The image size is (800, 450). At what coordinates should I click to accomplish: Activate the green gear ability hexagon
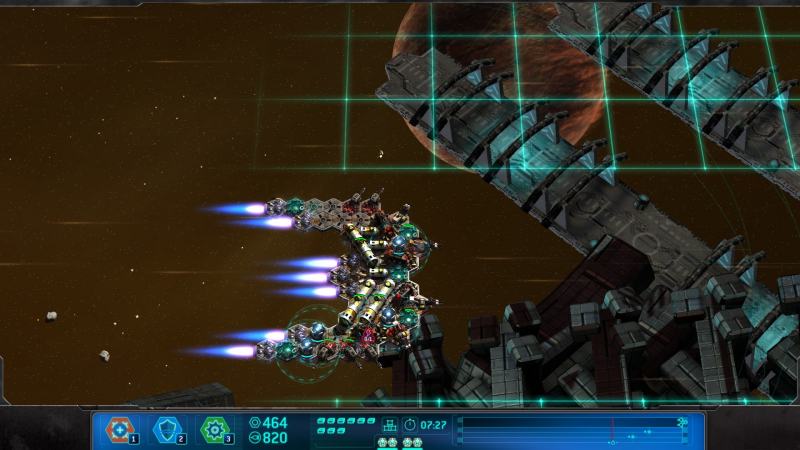214,430
